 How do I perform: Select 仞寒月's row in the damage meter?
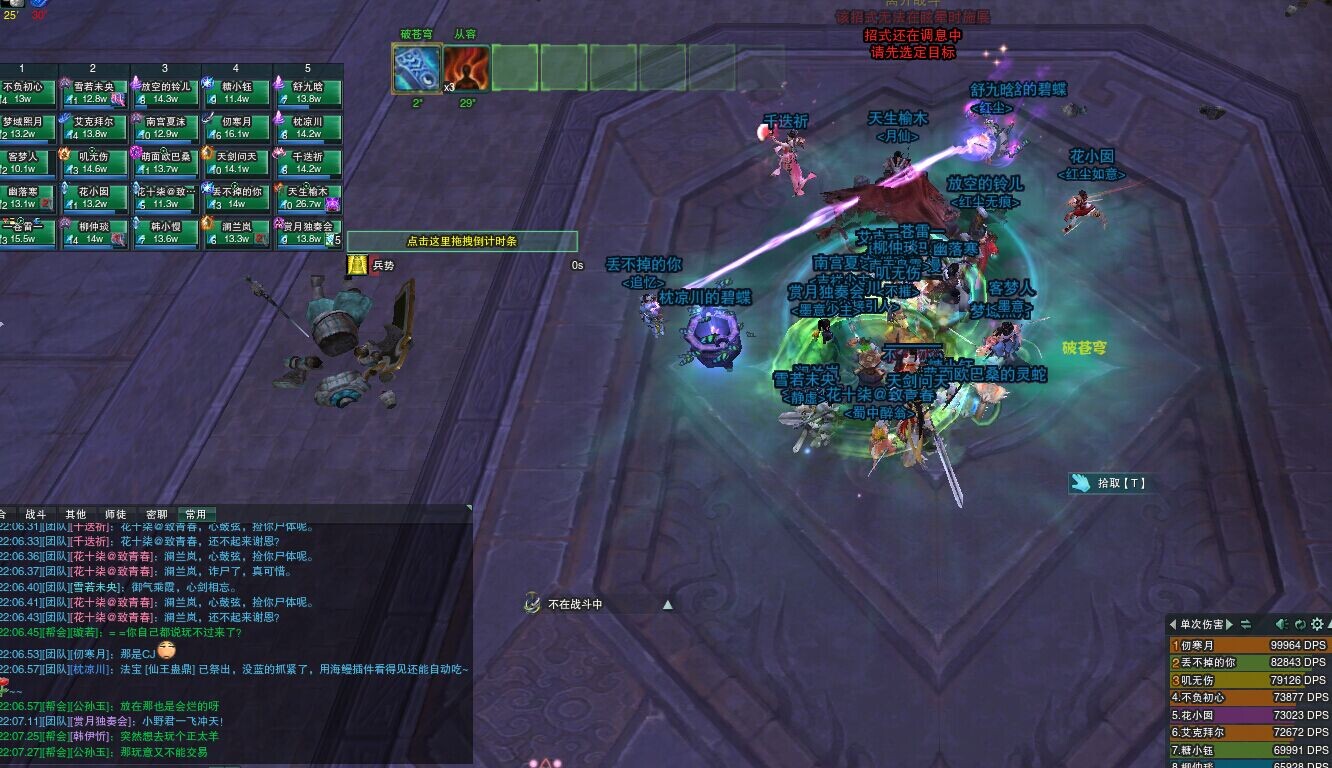pos(1250,646)
